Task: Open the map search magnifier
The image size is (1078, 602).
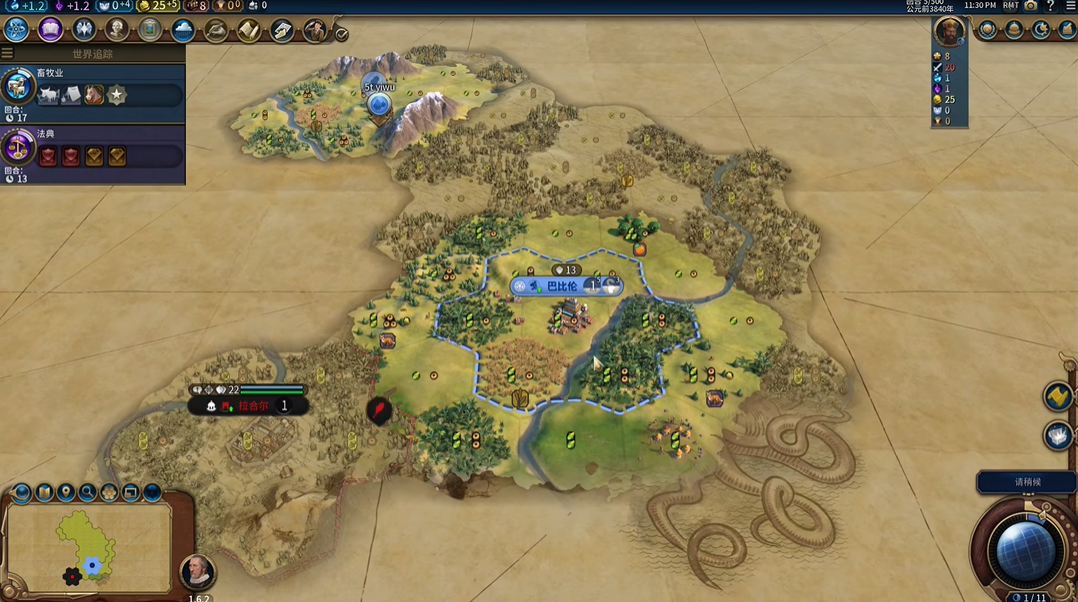Action: pos(88,492)
